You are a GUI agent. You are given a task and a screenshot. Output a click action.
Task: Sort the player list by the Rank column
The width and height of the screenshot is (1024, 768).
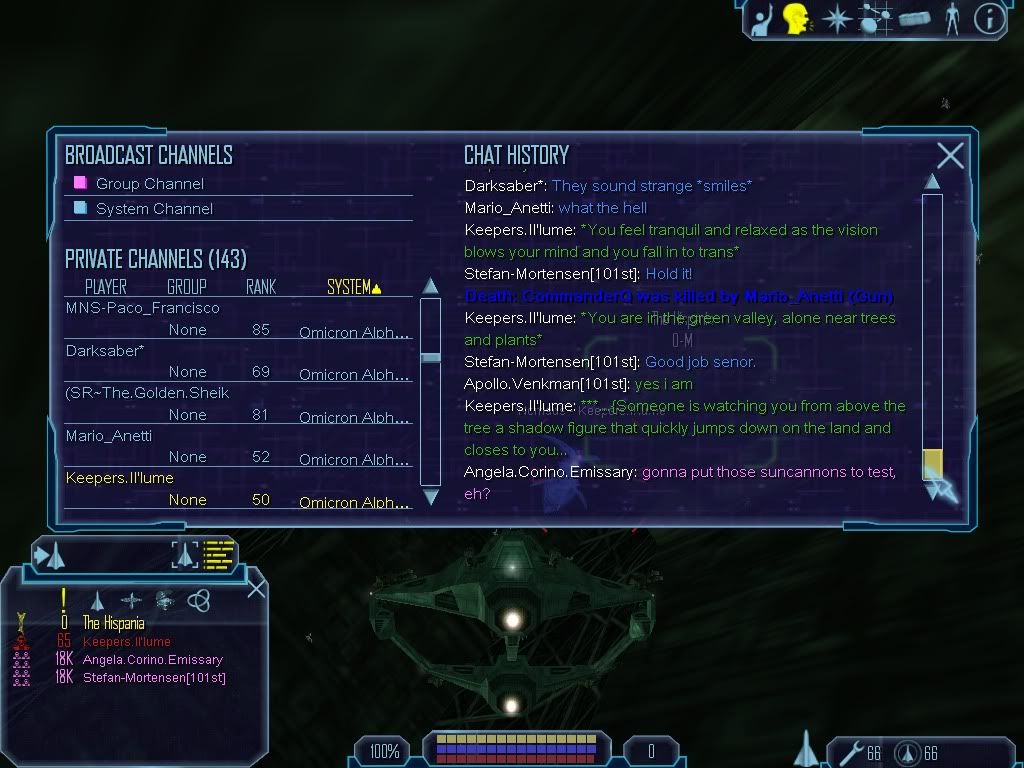261,287
